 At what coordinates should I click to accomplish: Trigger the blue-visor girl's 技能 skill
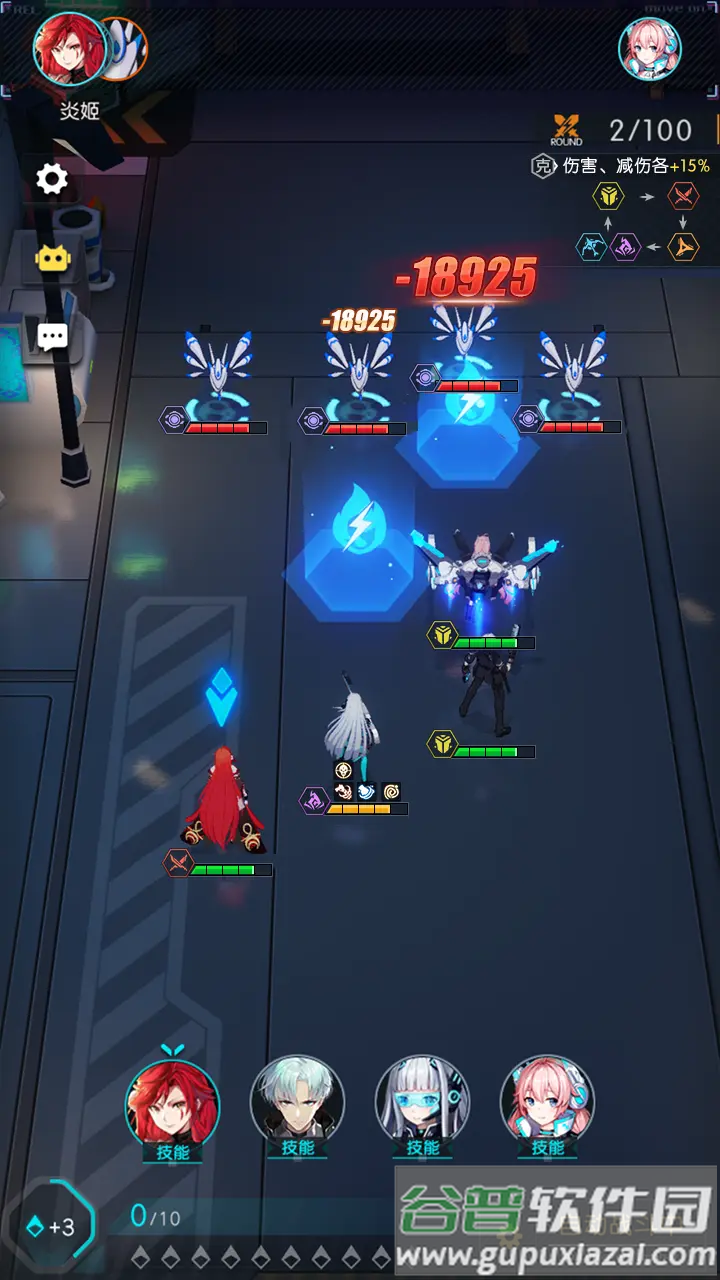422,1105
